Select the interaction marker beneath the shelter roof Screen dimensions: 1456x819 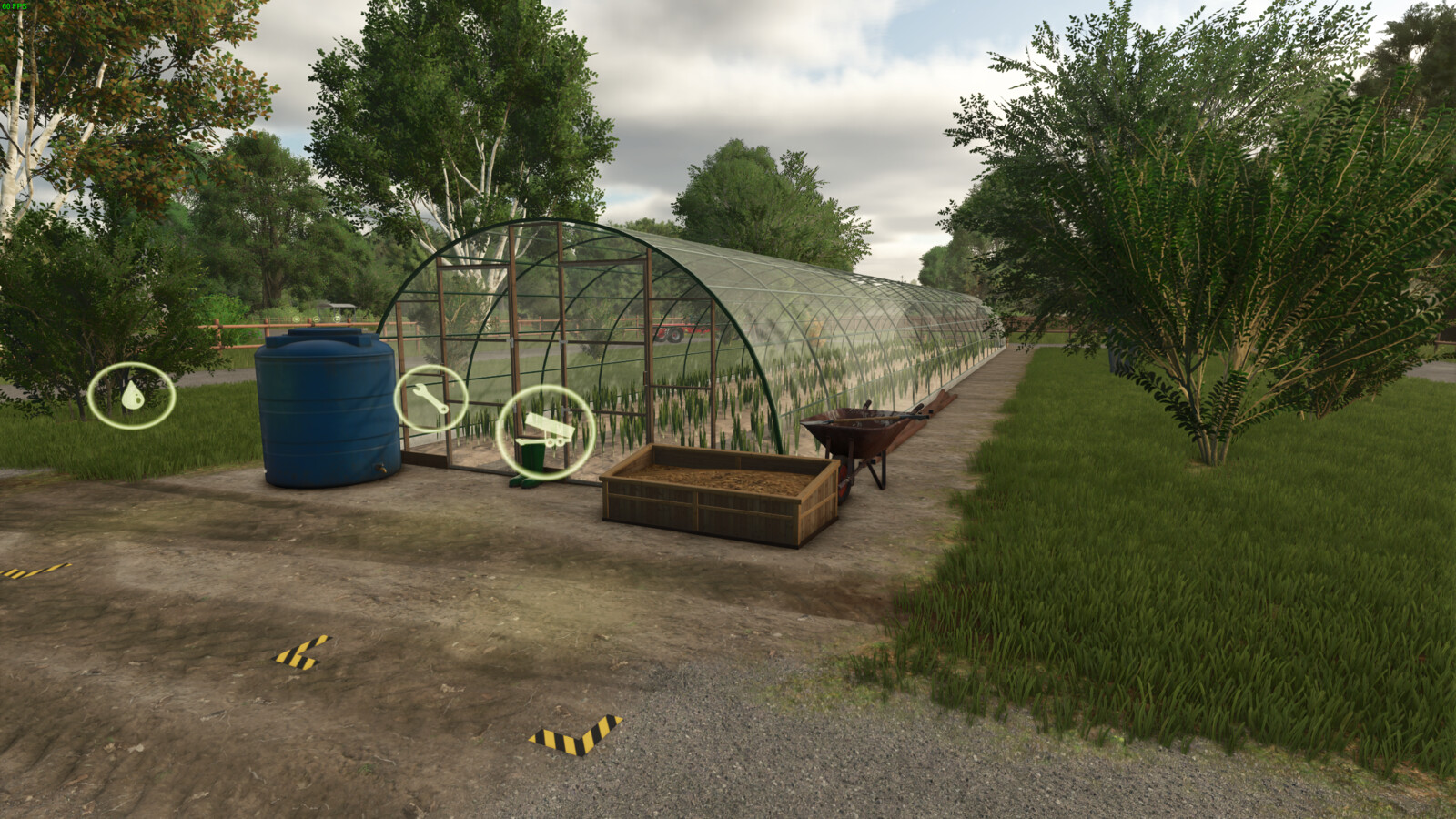pos(337,318)
